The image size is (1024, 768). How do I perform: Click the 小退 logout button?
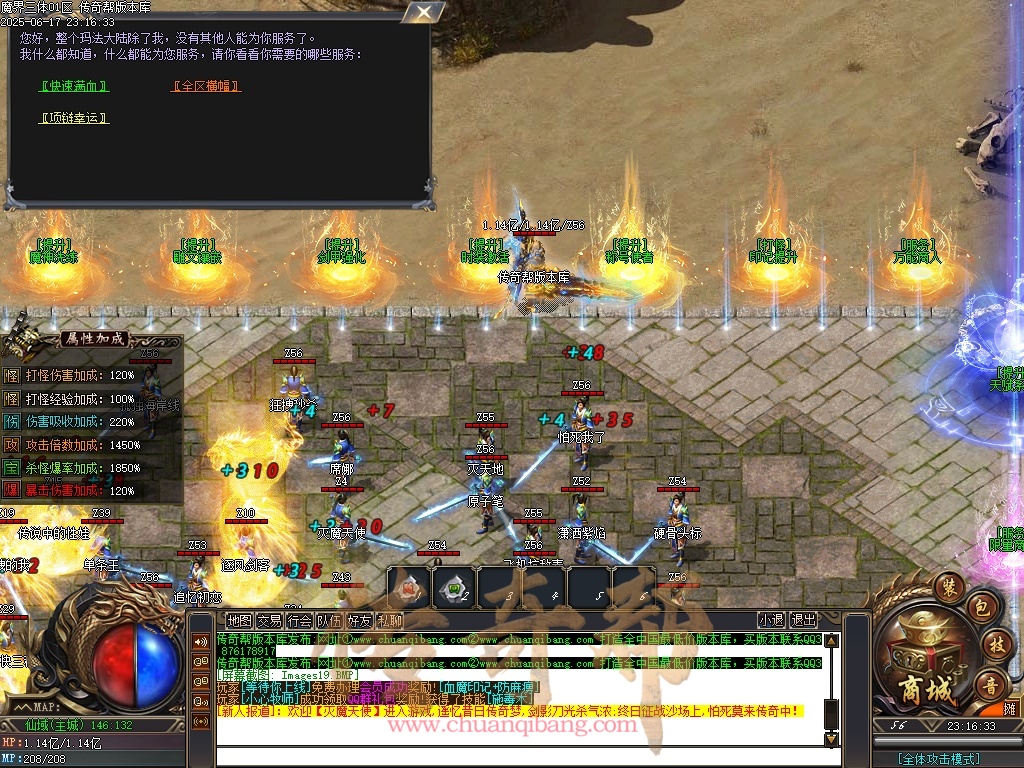click(x=771, y=620)
